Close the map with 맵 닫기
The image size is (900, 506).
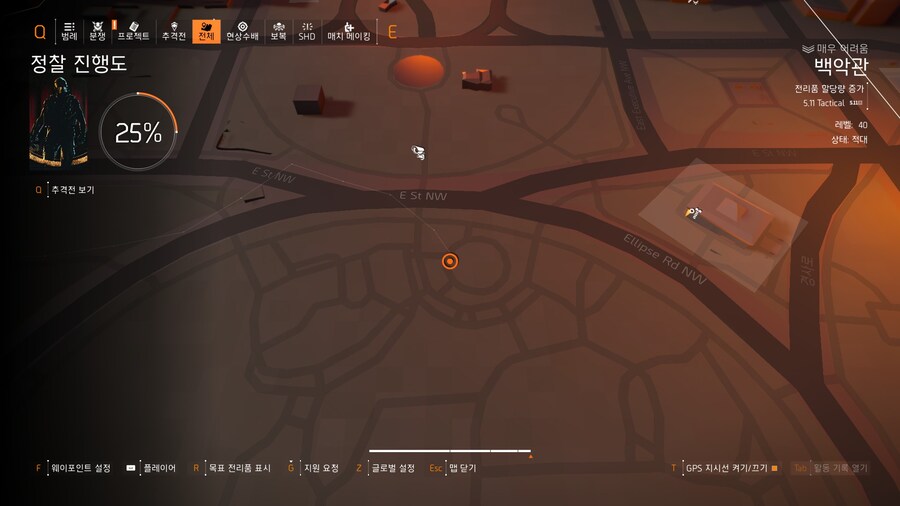[x=462, y=468]
